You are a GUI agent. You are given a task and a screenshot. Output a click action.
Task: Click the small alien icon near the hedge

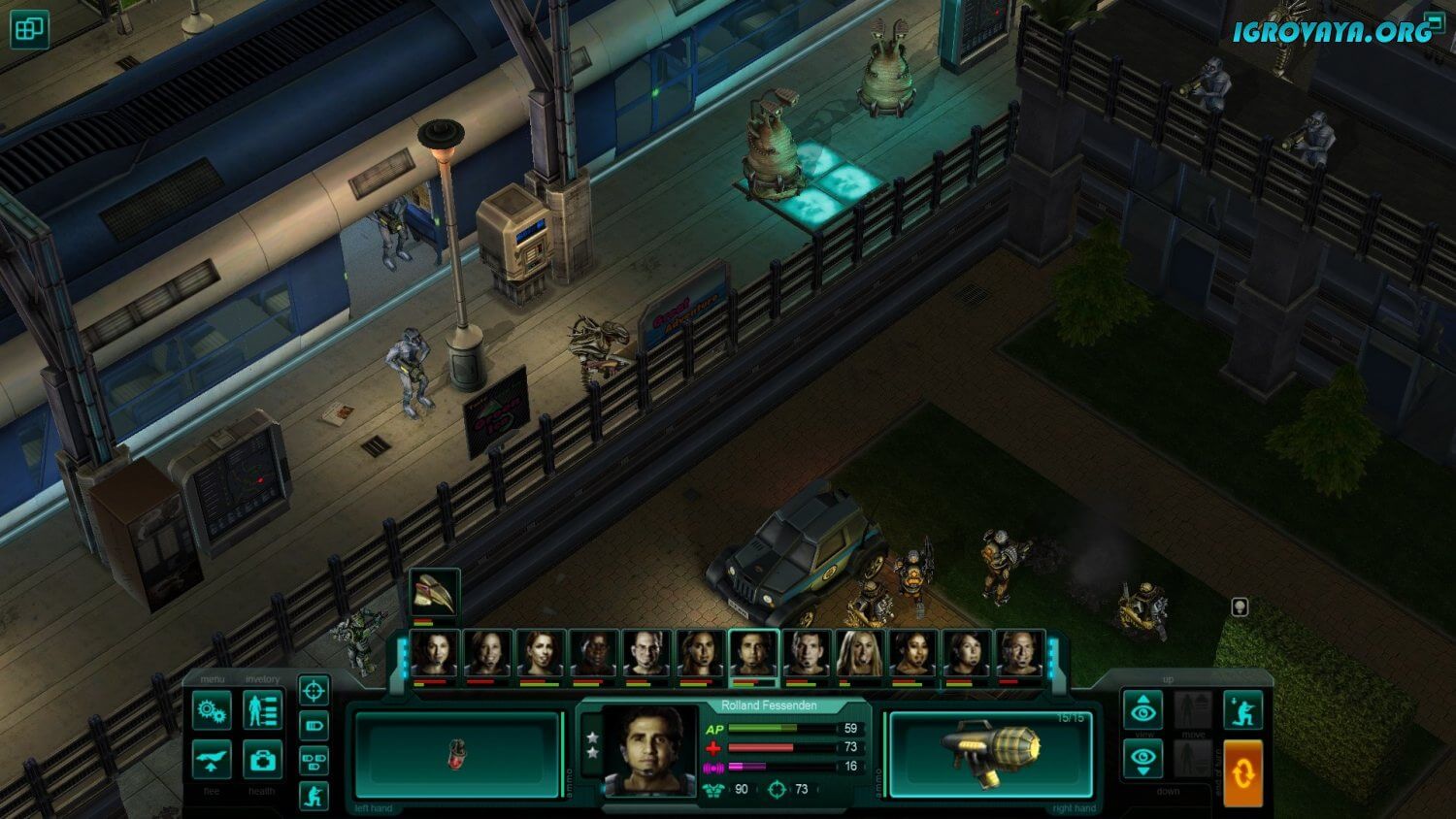(1240, 607)
